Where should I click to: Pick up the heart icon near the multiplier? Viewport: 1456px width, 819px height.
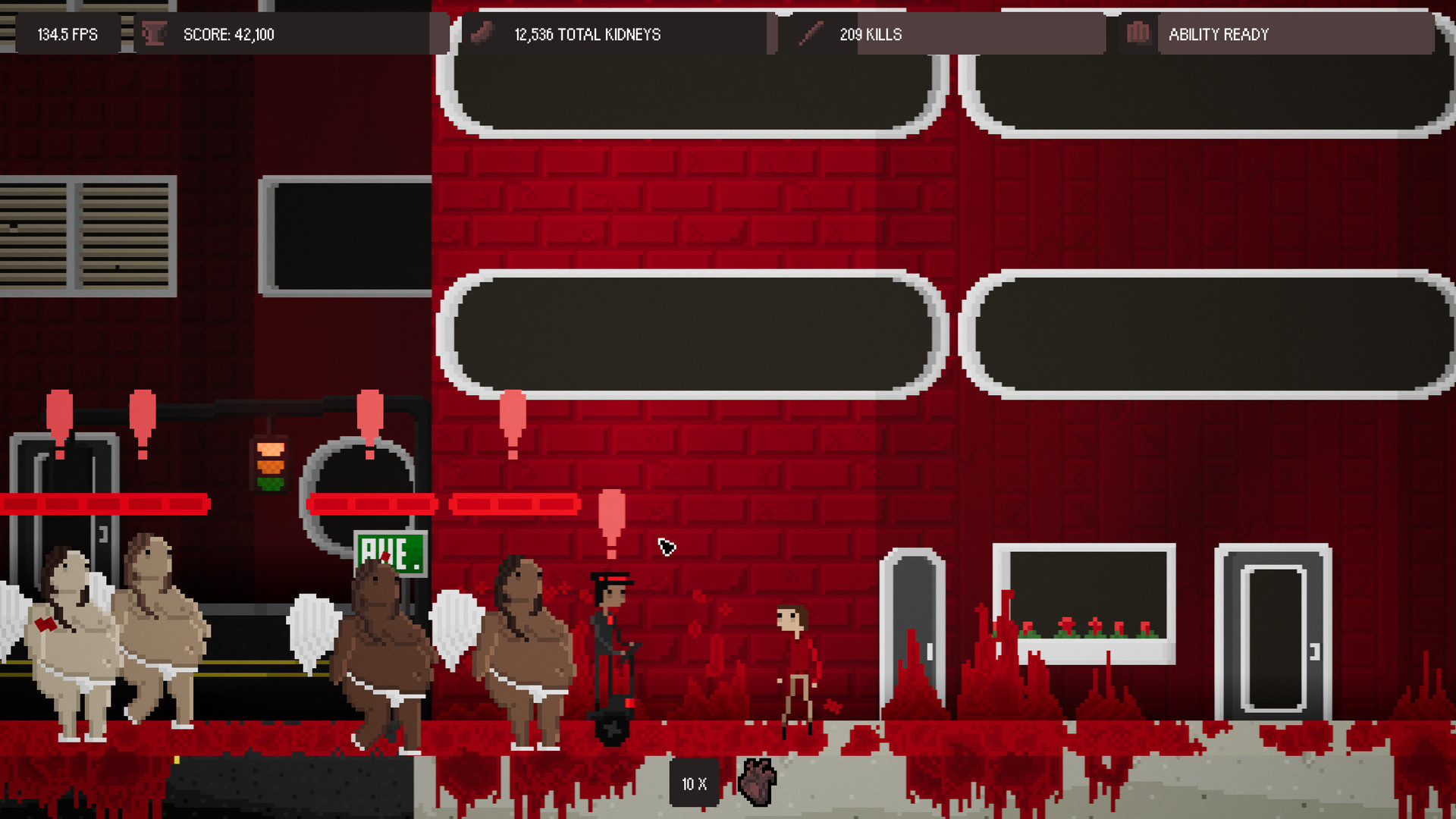click(756, 782)
